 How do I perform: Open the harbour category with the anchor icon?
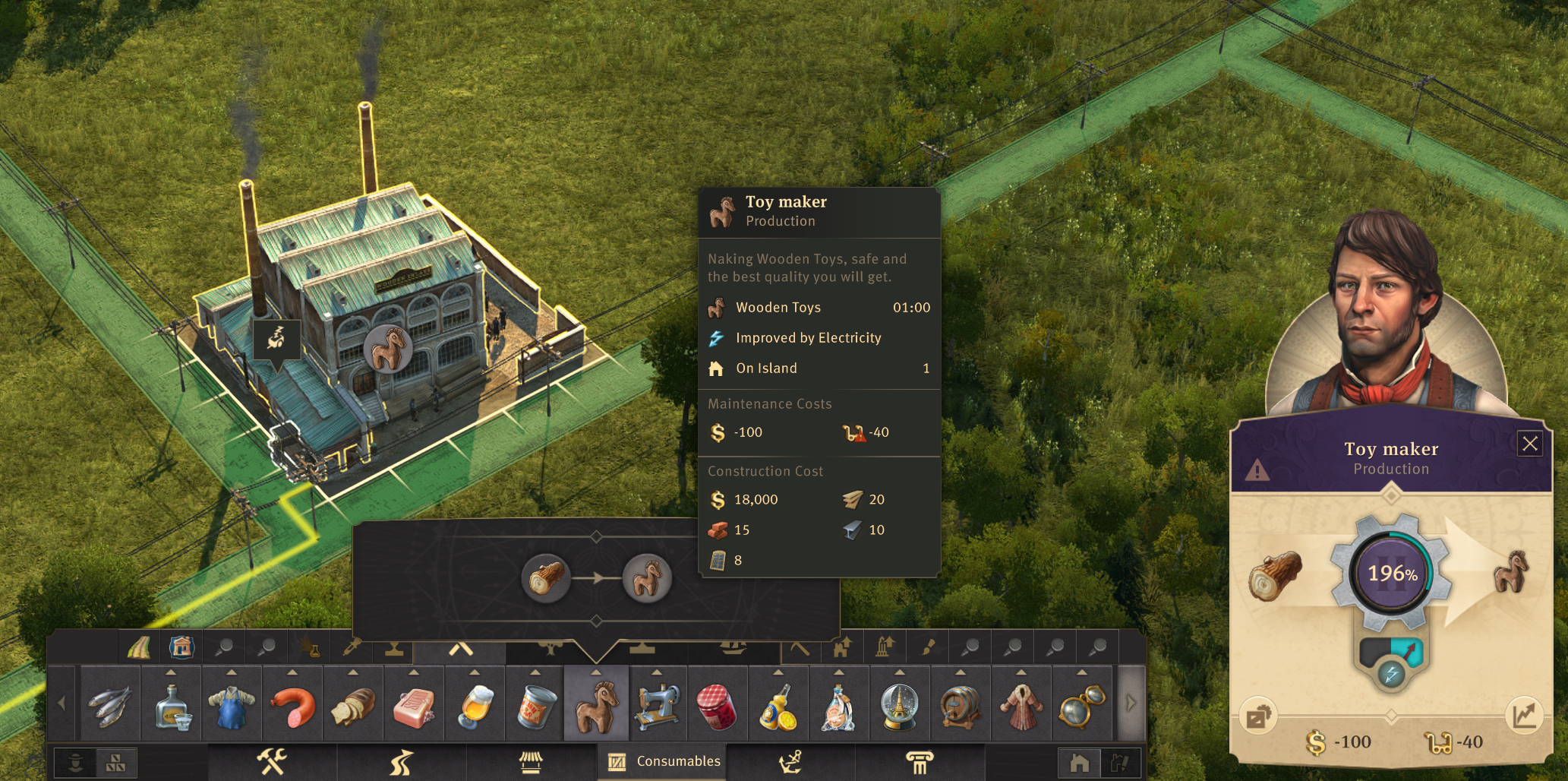click(792, 761)
